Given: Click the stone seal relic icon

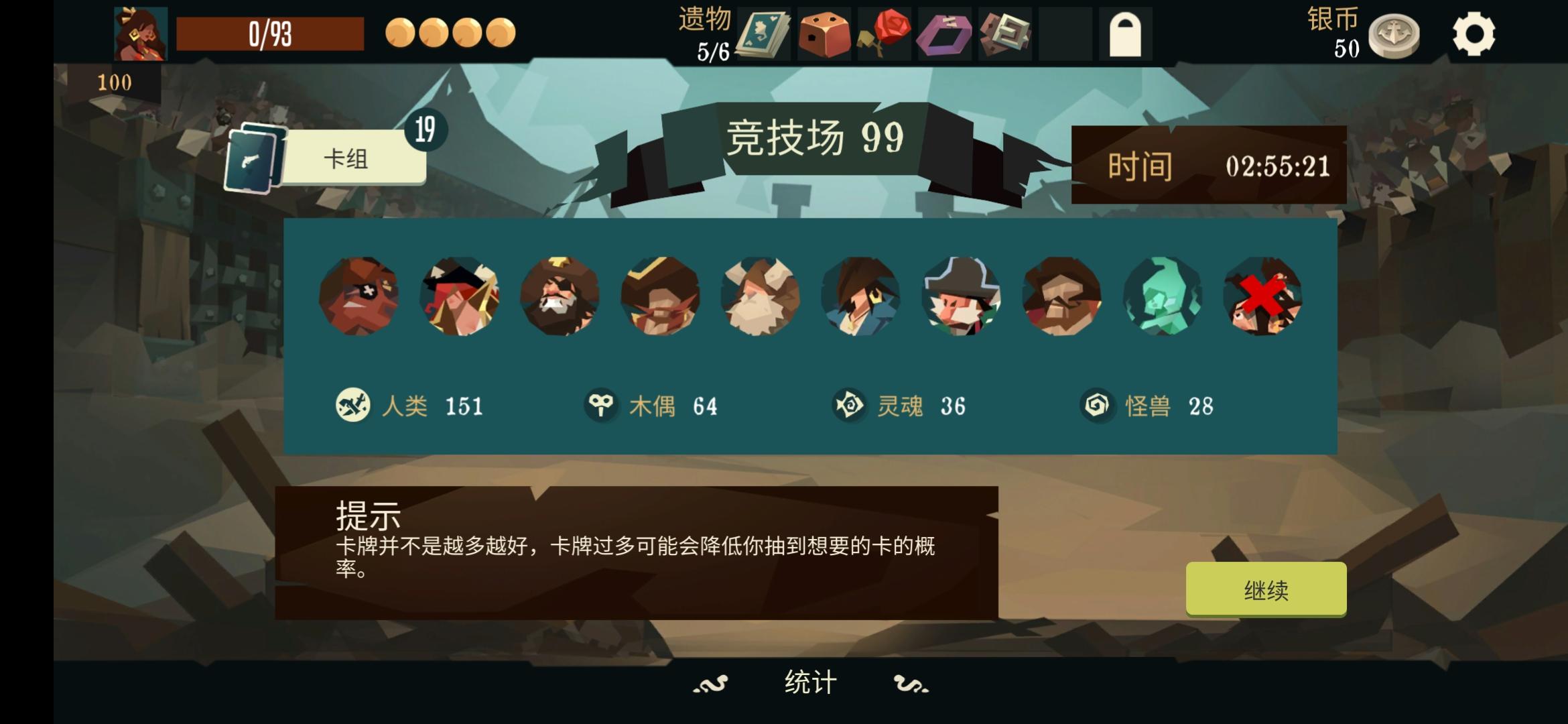Looking at the screenshot, I should click(1005, 32).
